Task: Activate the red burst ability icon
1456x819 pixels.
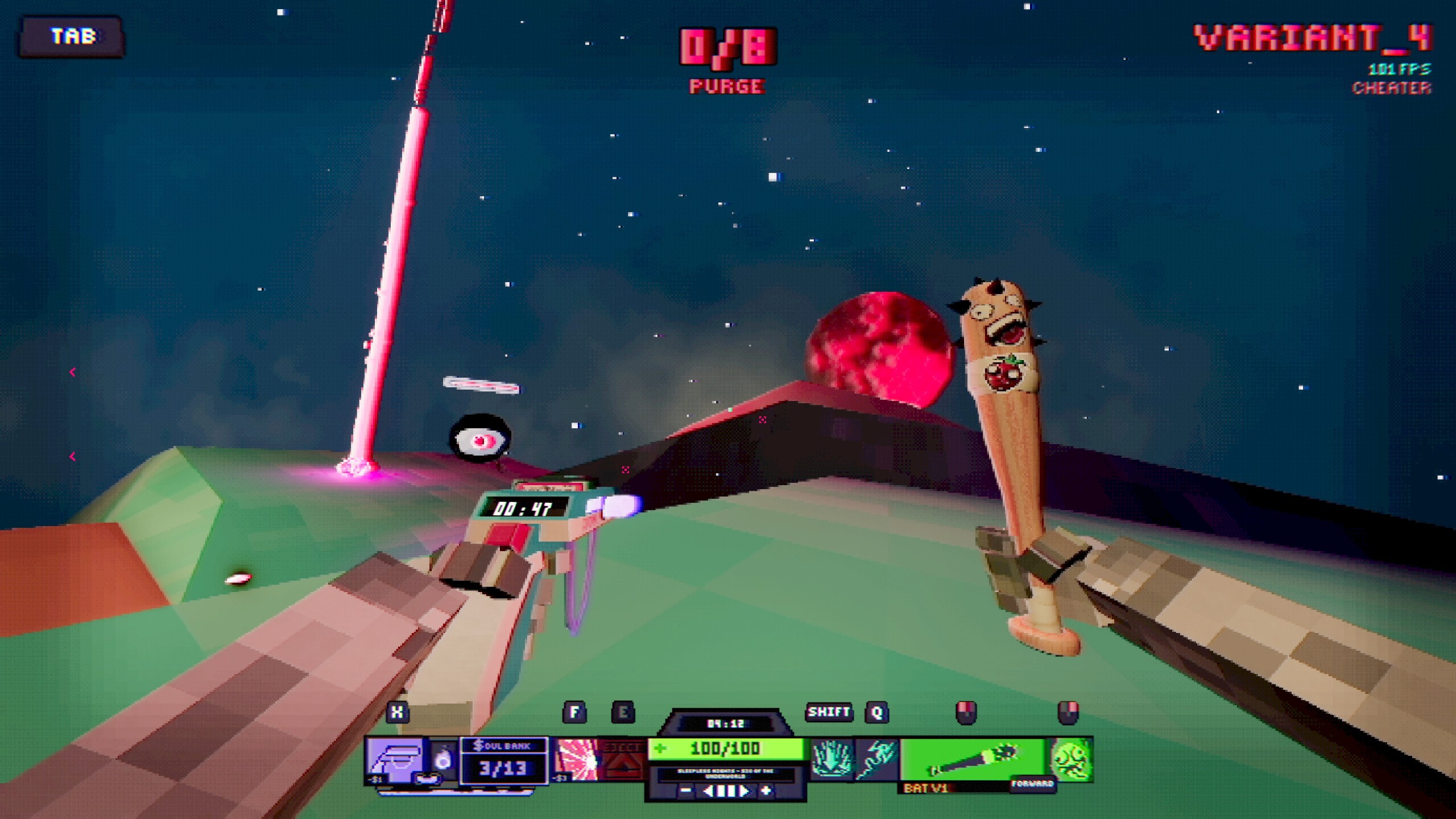Action: (576, 760)
